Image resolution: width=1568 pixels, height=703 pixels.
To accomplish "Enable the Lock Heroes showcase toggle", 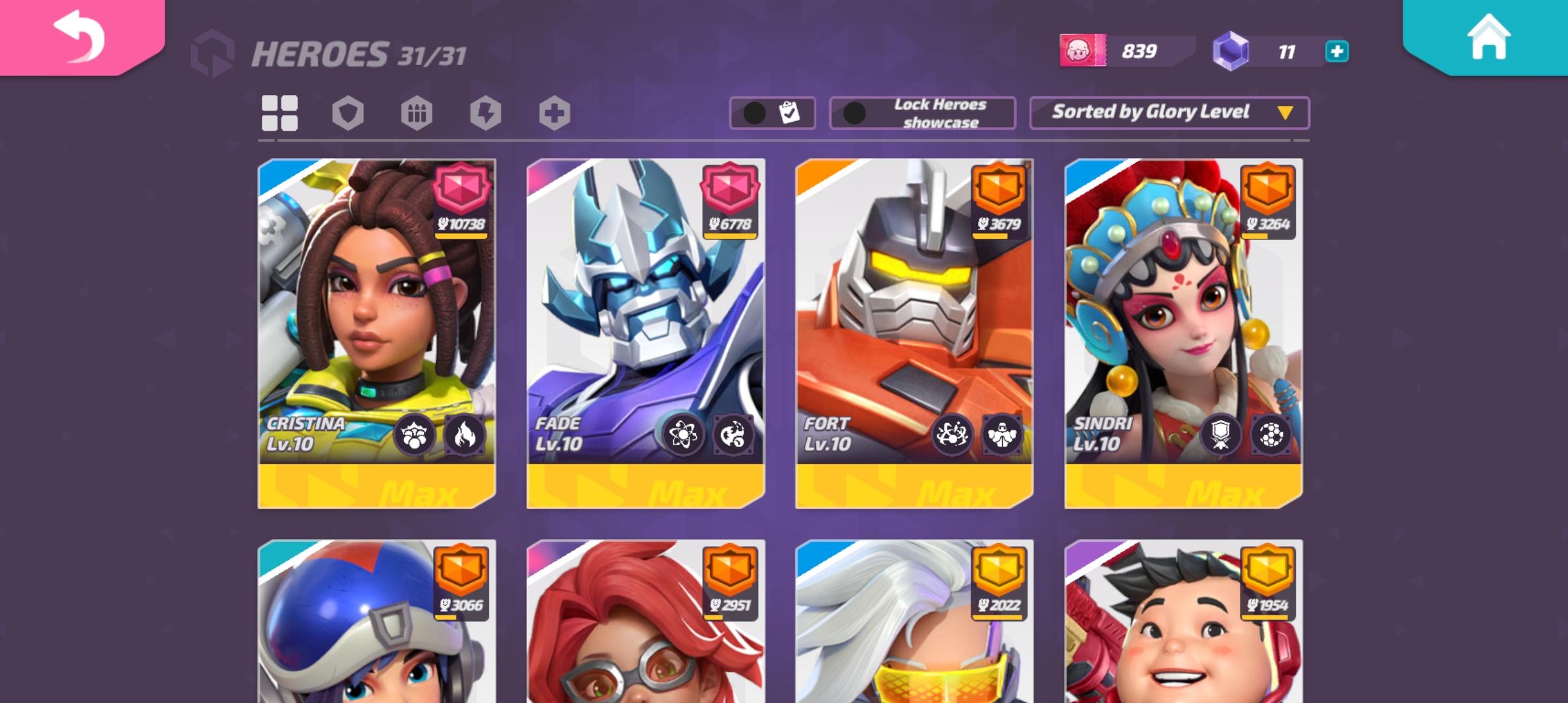I will [x=854, y=112].
